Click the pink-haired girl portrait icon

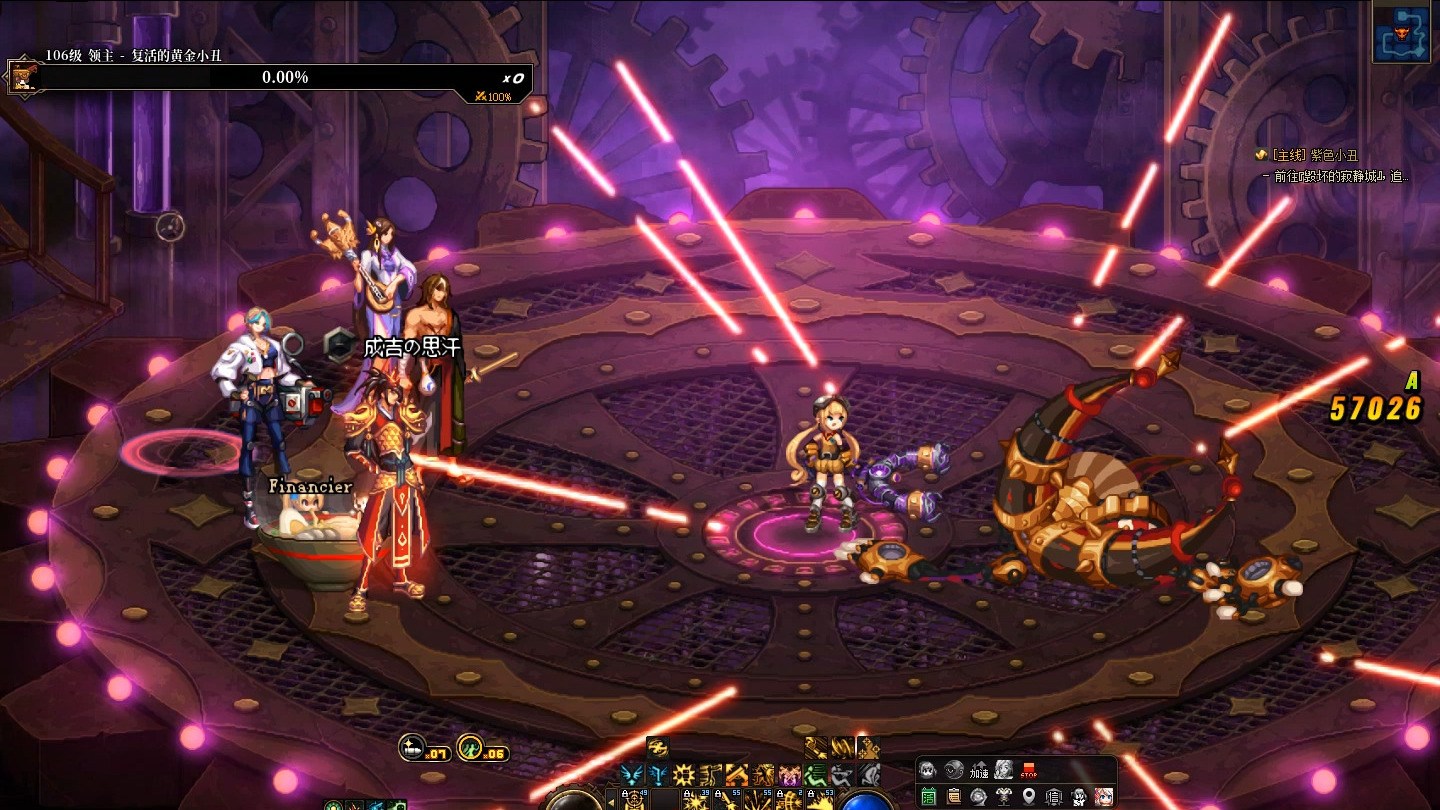pyautogui.click(x=1104, y=797)
